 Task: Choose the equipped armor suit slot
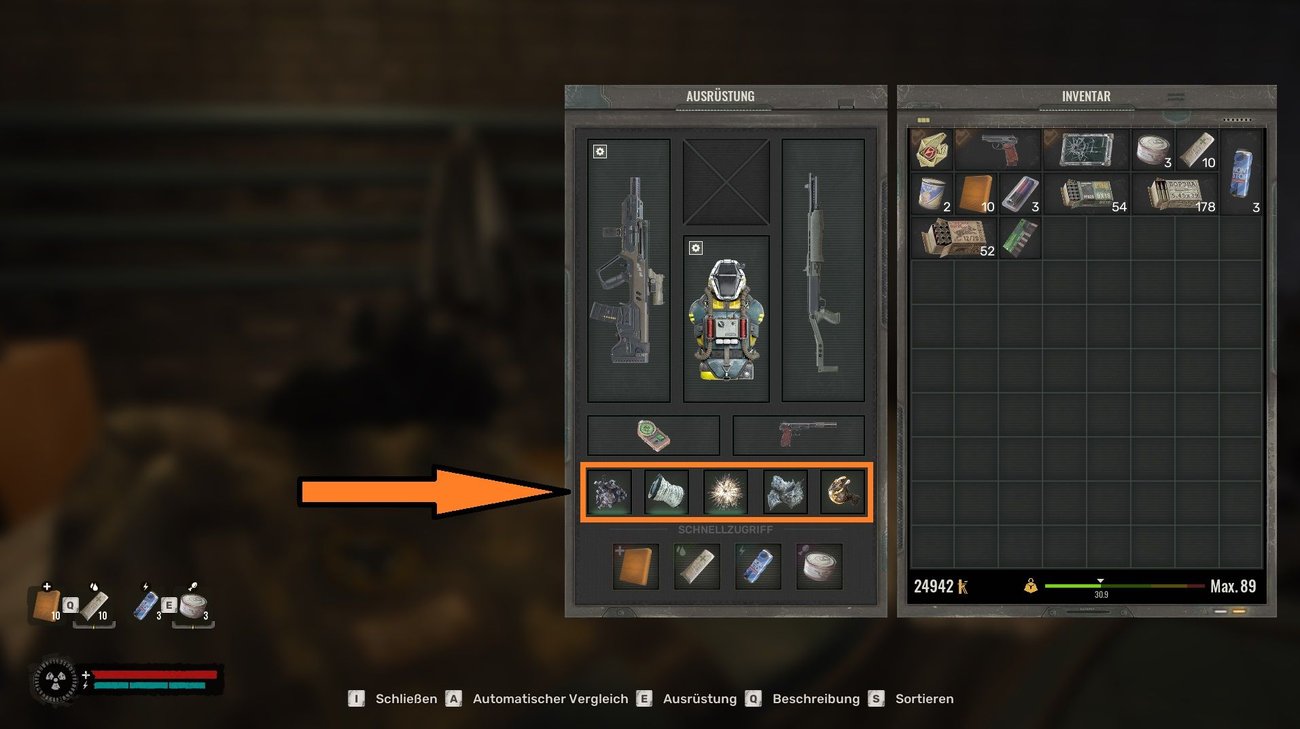pyautogui.click(x=726, y=320)
